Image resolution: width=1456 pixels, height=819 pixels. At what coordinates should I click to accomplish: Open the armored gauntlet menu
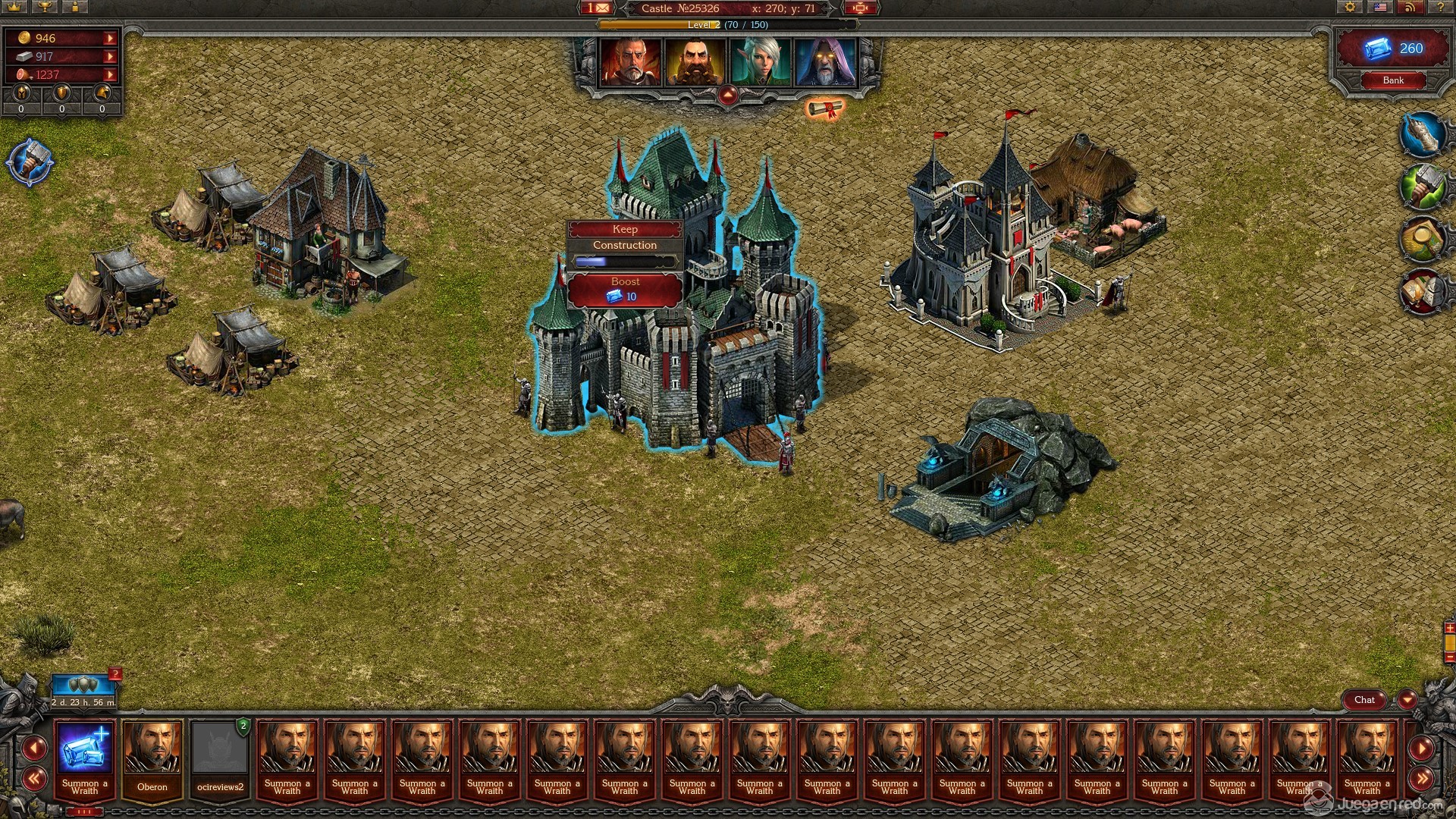(x=1422, y=136)
